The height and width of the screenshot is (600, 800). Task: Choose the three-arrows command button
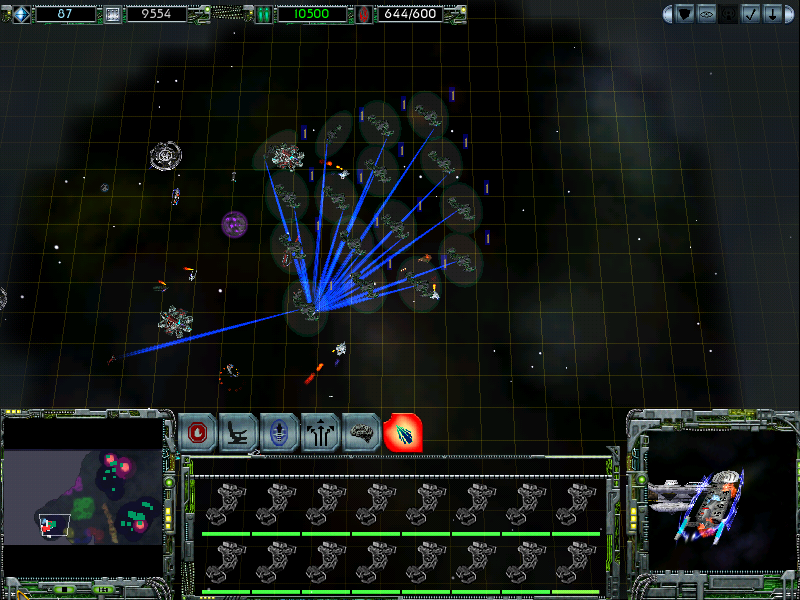click(x=321, y=432)
